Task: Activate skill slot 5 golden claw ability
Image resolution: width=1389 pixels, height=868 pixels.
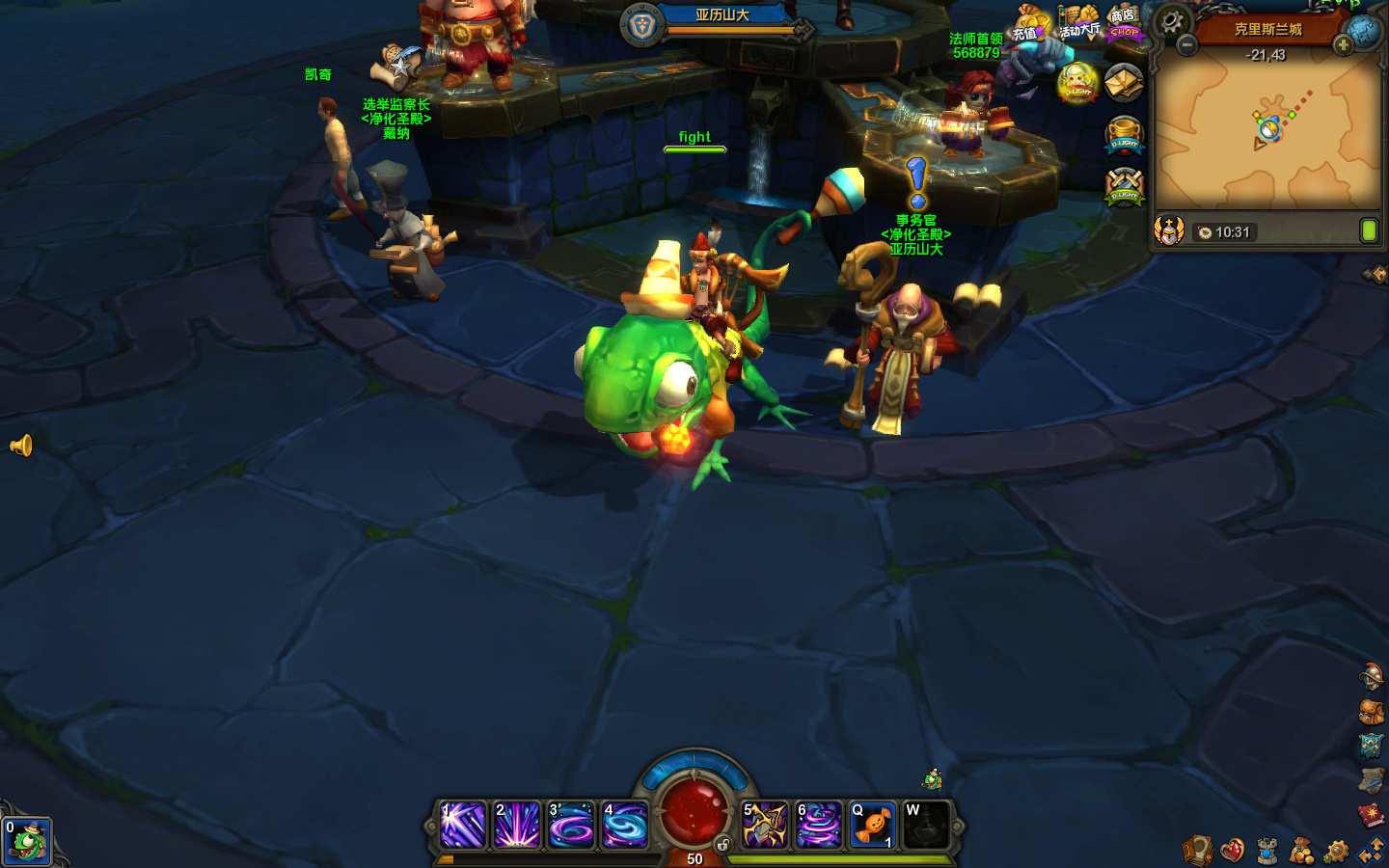Action: 765,826
